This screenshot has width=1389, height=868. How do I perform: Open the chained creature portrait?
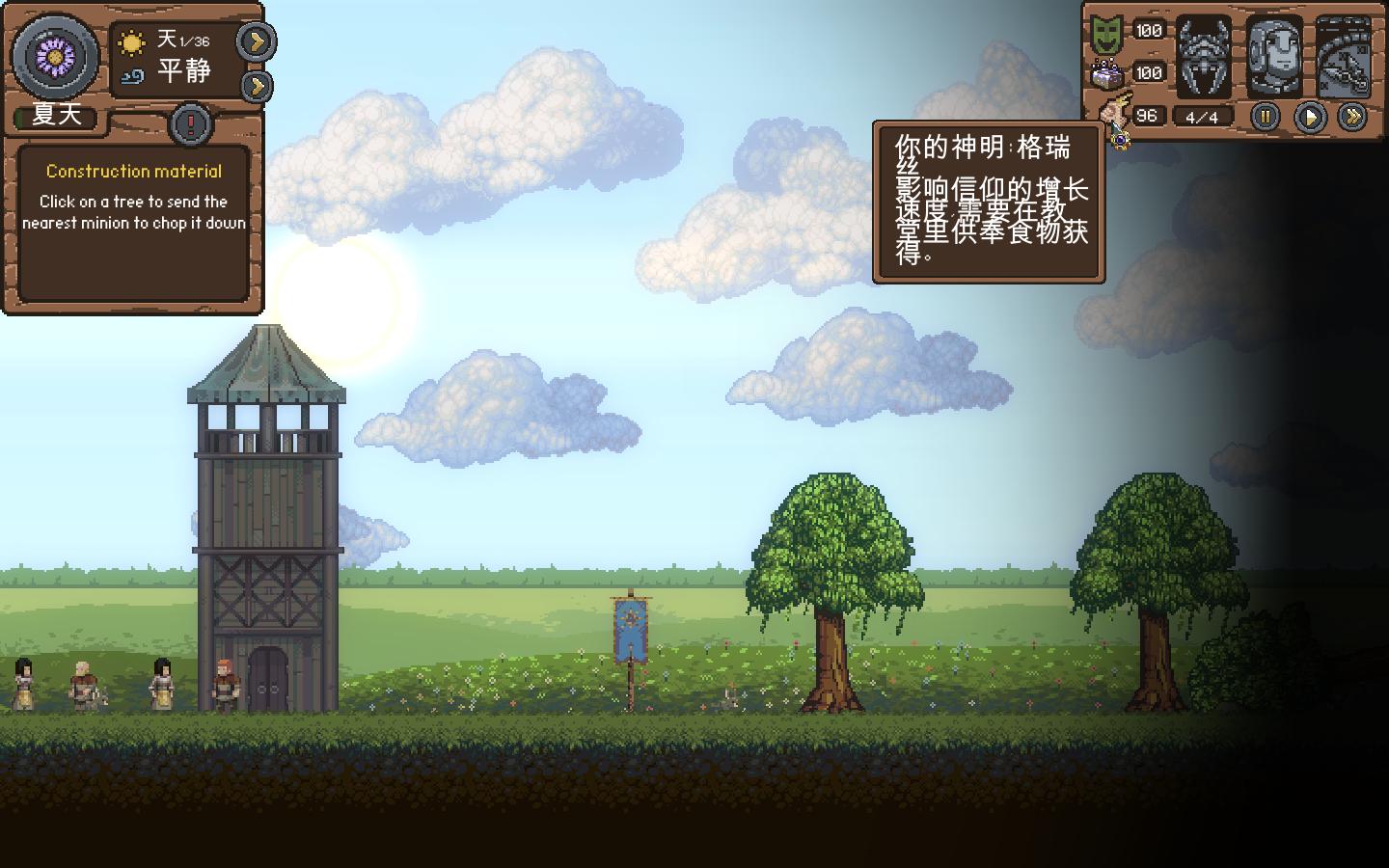click(x=1343, y=57)
